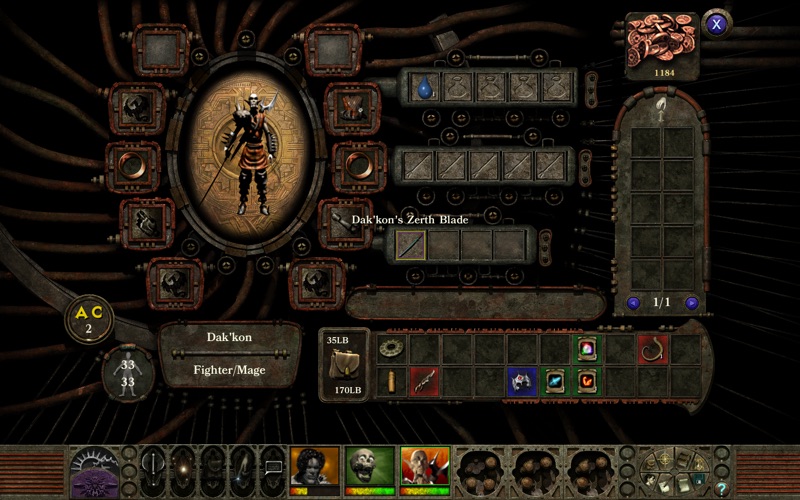Image resolution: width=800 pixels, height=500 pixels.
Task: Pick the item on blue background
Action: (521, 381)
